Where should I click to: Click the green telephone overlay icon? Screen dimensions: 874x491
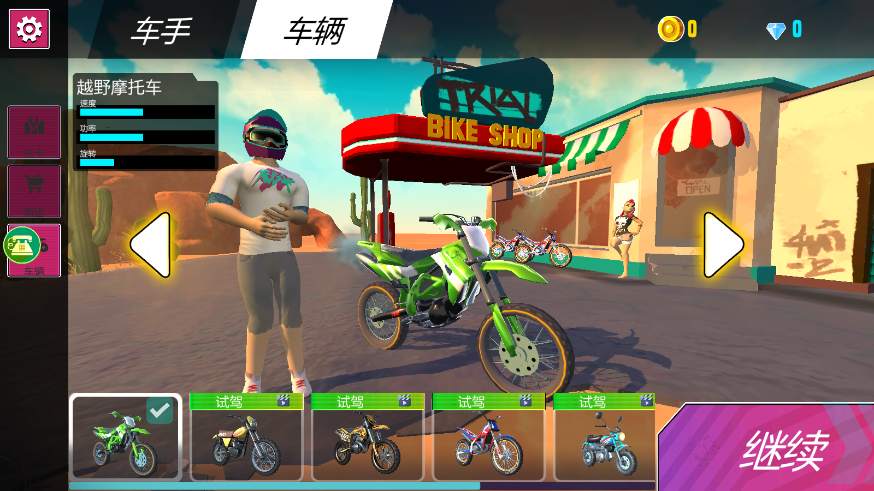22,245
